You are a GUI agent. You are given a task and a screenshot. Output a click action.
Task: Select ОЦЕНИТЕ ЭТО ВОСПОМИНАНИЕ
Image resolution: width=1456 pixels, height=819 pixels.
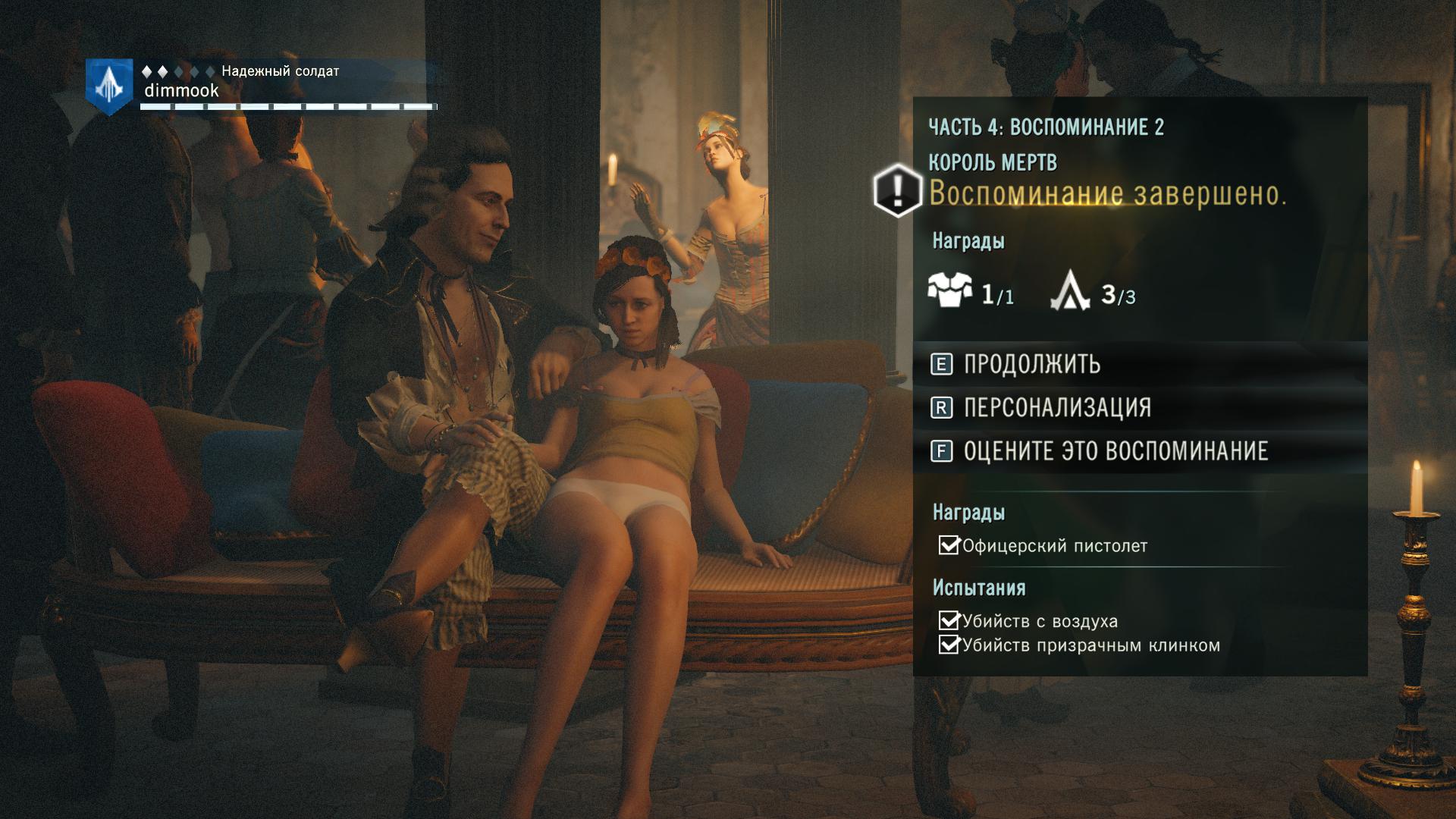tap(1115, 451)
